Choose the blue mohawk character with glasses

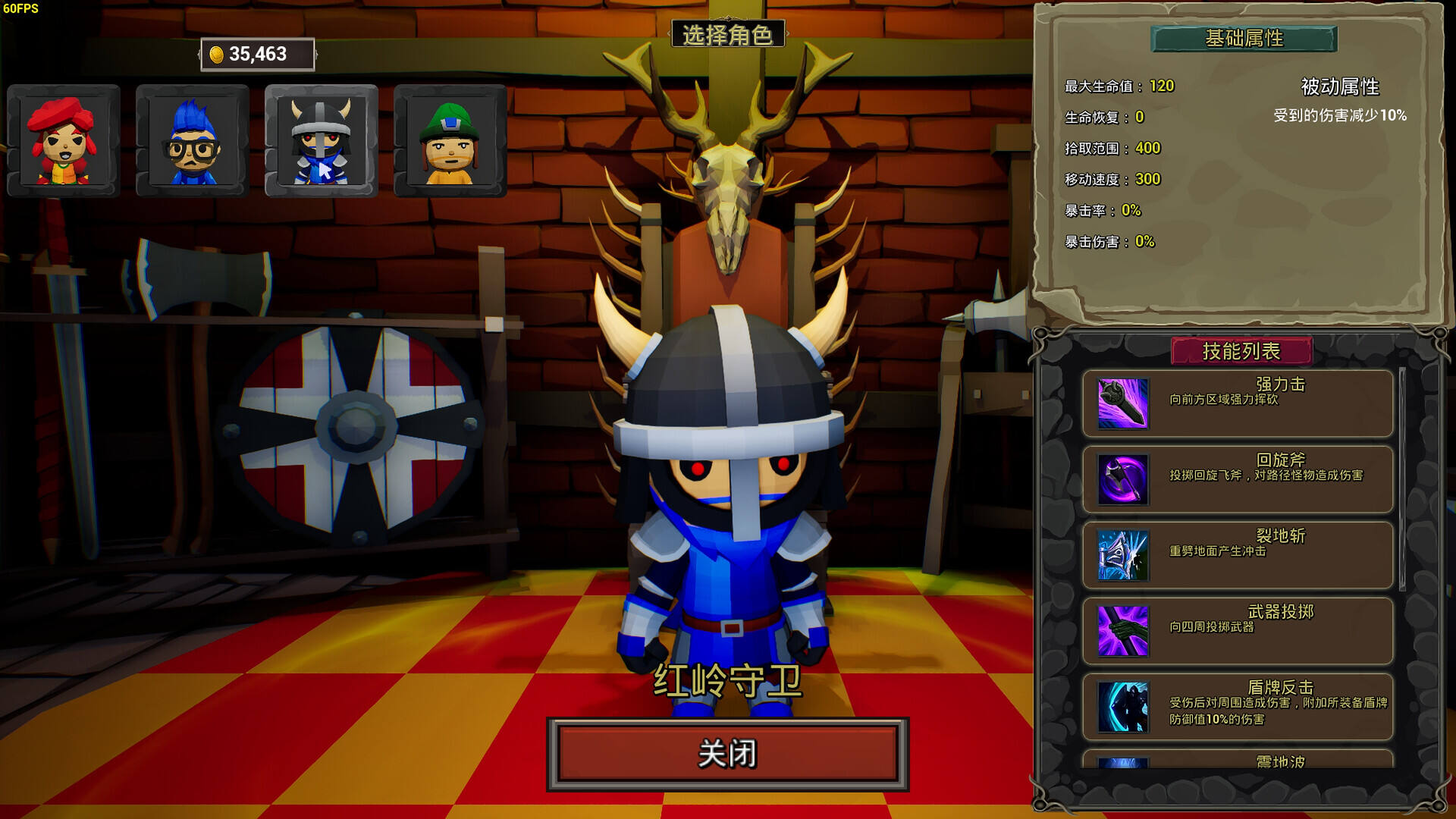(193, 141)
